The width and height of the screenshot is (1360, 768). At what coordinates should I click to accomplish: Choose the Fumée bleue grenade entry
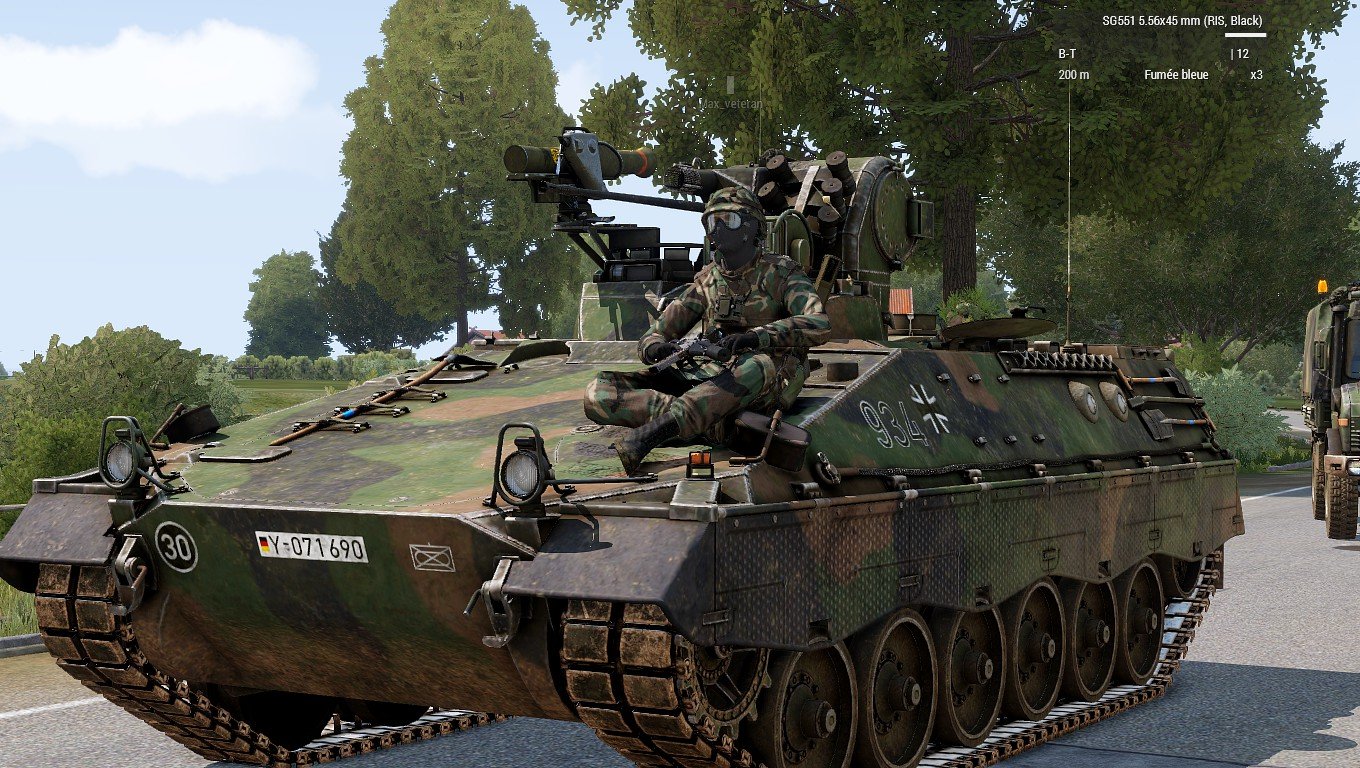pos(1176,75)
